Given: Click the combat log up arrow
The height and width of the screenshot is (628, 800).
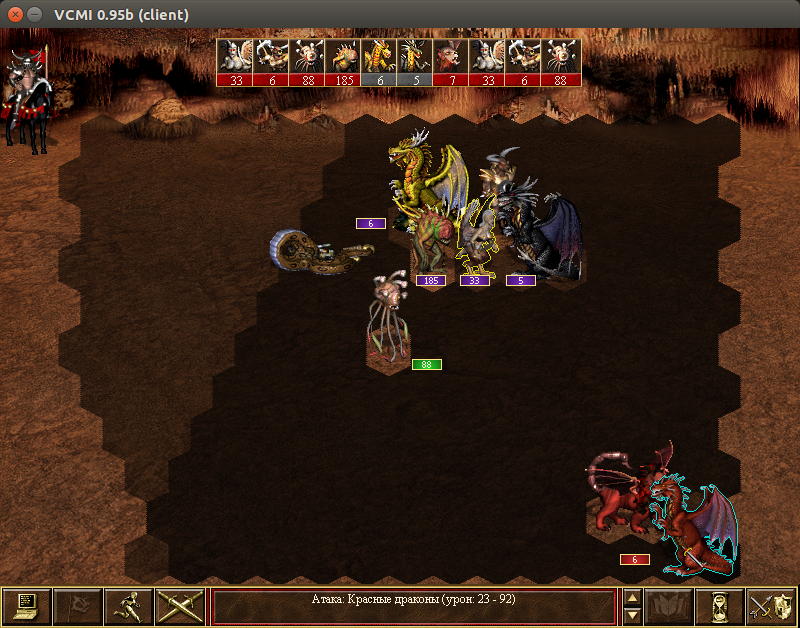Looking at the screenshot, I should [x=632, y=597].
